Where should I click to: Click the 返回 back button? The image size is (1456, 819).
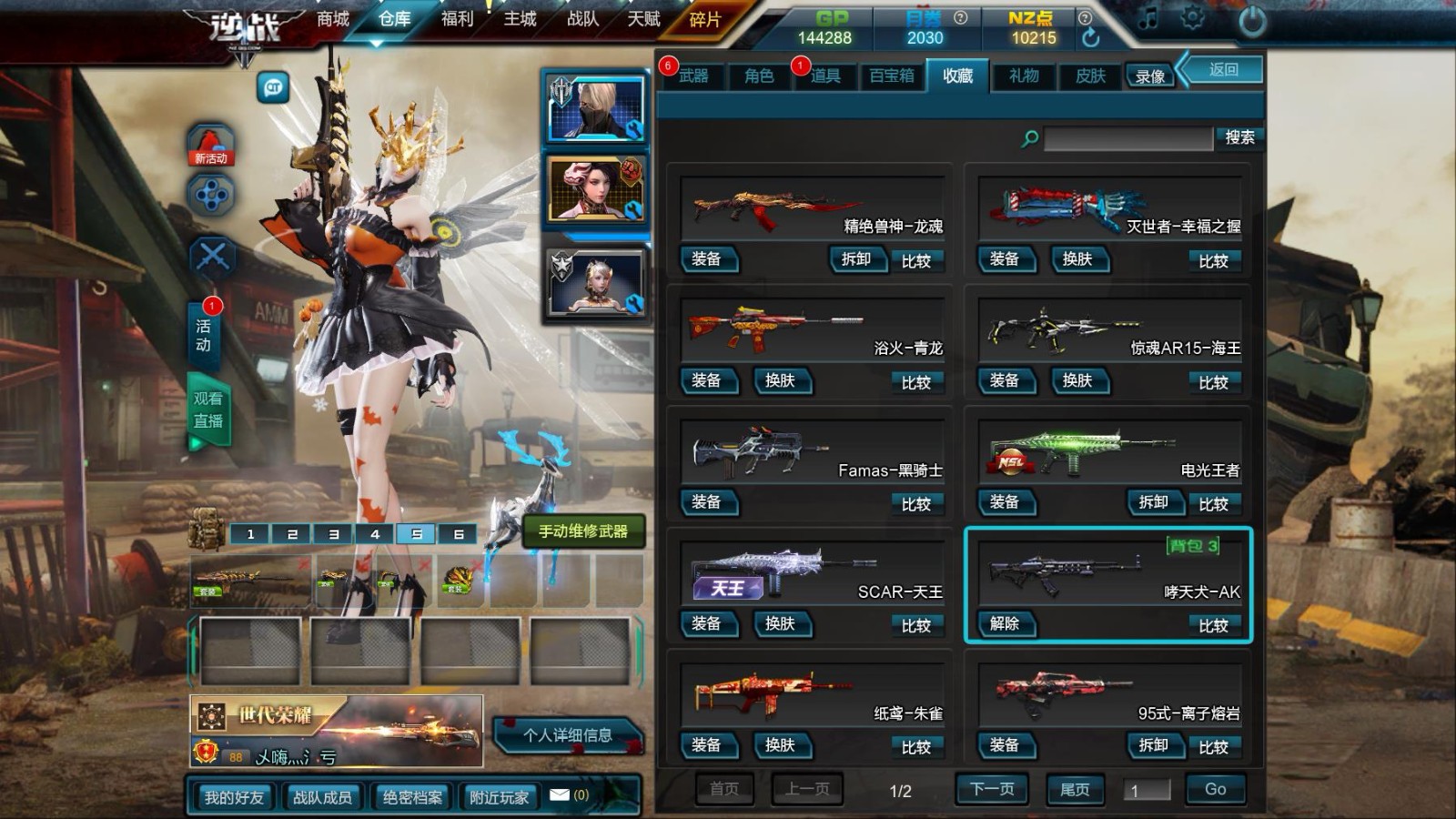coord(1223,70)
